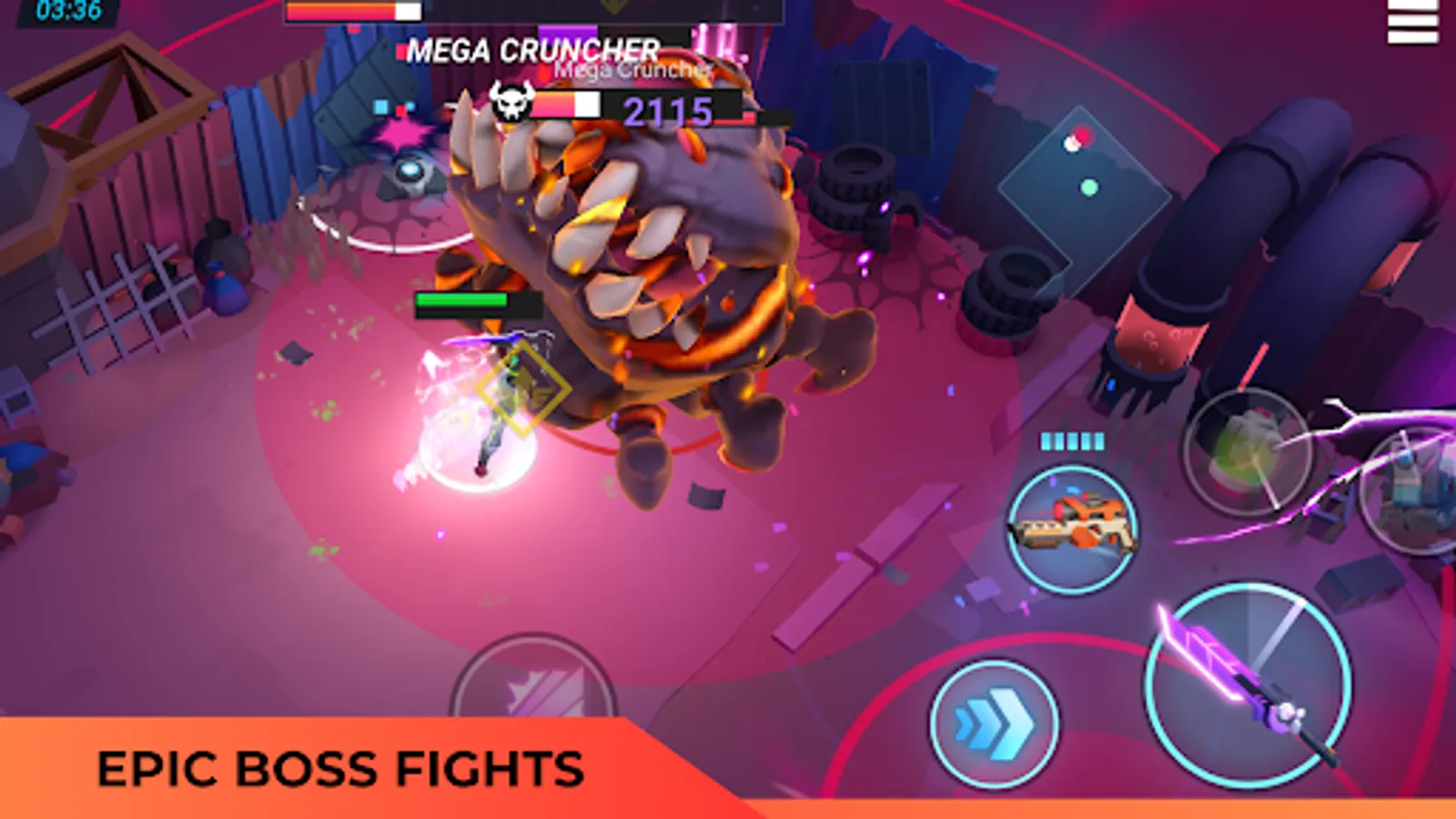Tap the blue ammo pips indicator
The image size is (1456, 819).
click(x=1072, y=440)
